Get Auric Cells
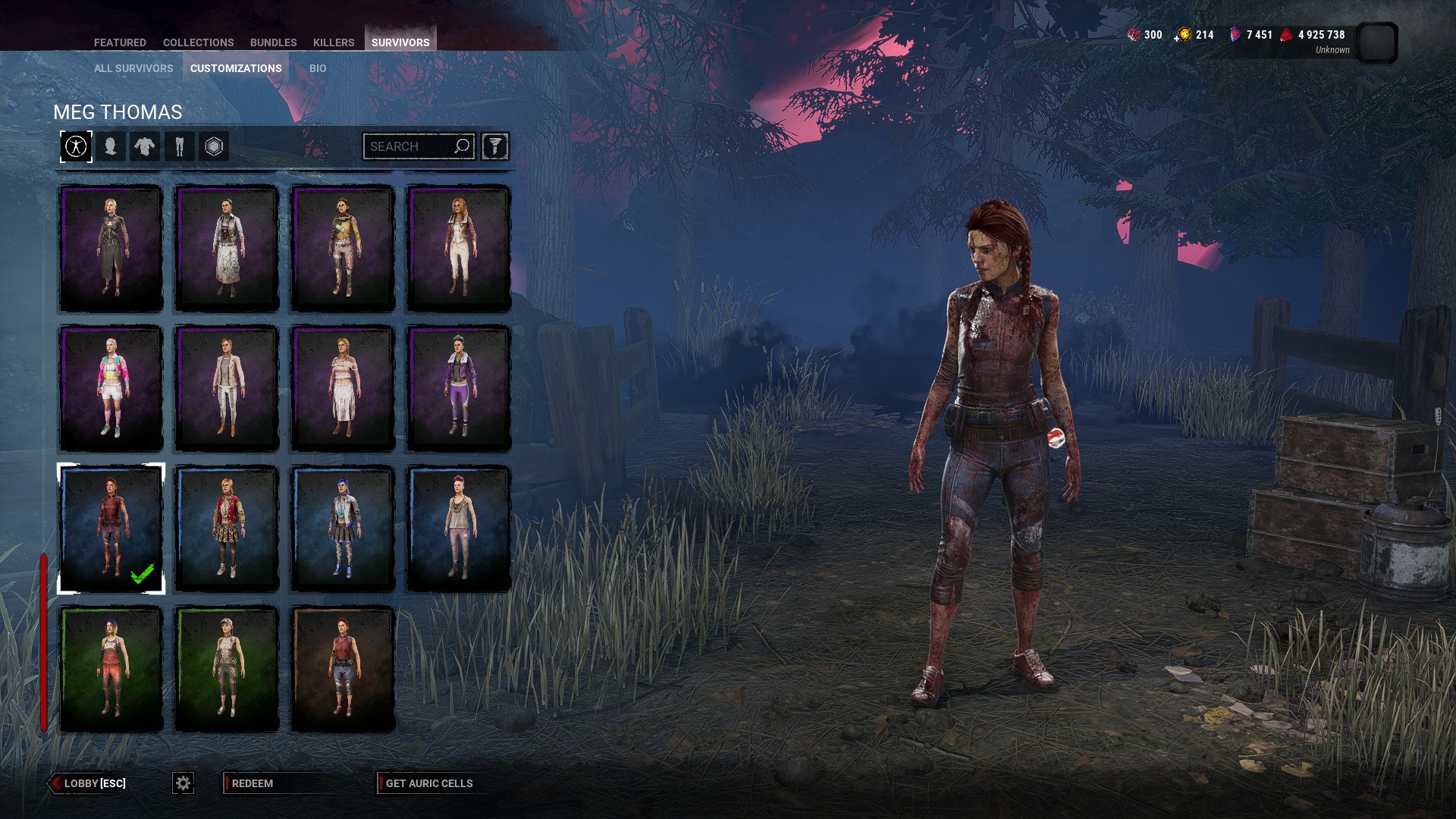The width and height of the screenshot is (1456, 819). pos(428,783)
